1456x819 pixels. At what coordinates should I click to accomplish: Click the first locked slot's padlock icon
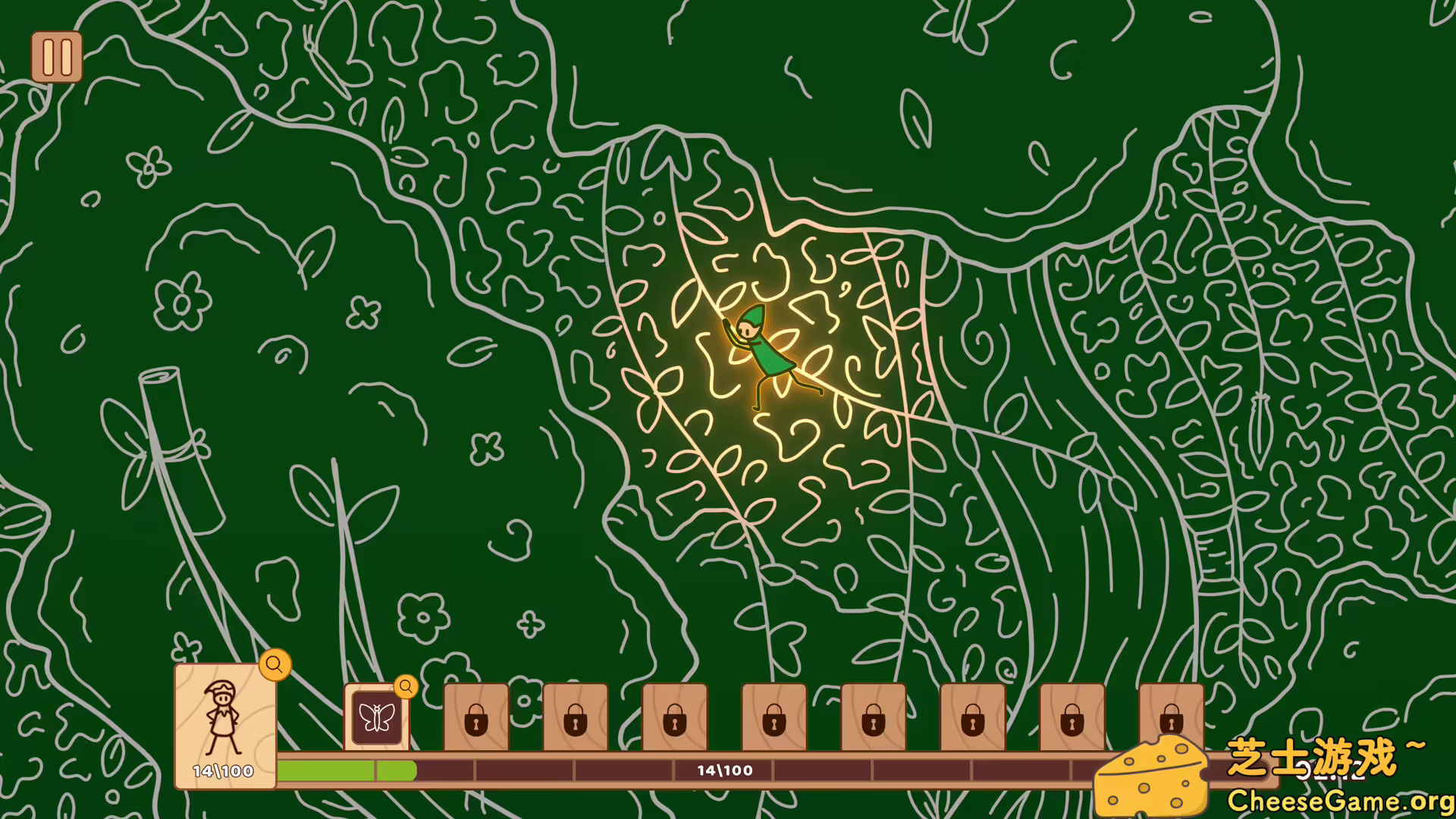click(x=476, y=722)
